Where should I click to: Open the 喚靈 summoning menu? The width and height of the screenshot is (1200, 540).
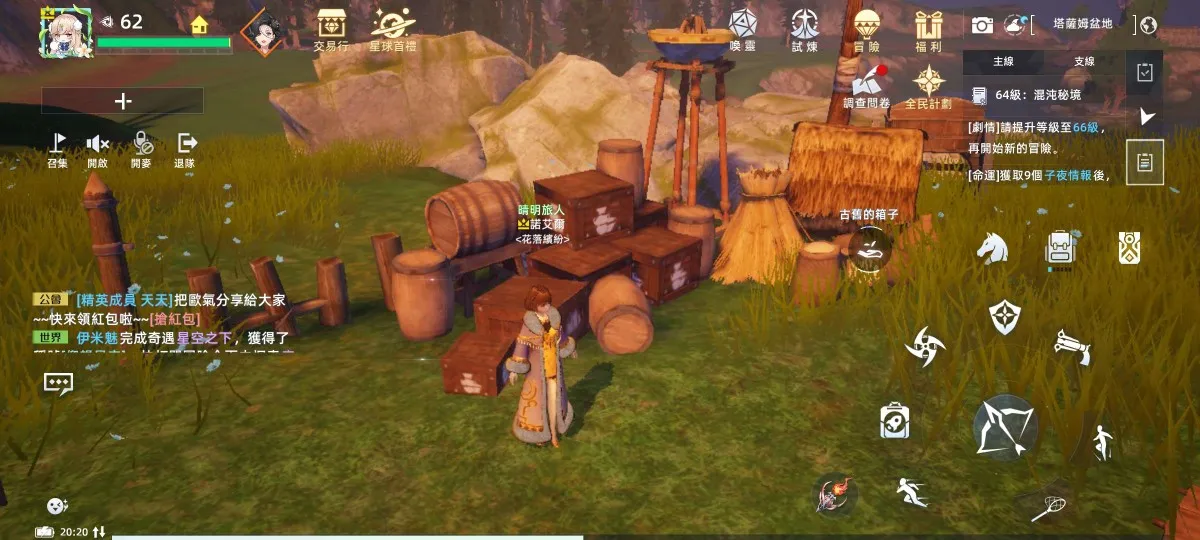pos(742,27)
